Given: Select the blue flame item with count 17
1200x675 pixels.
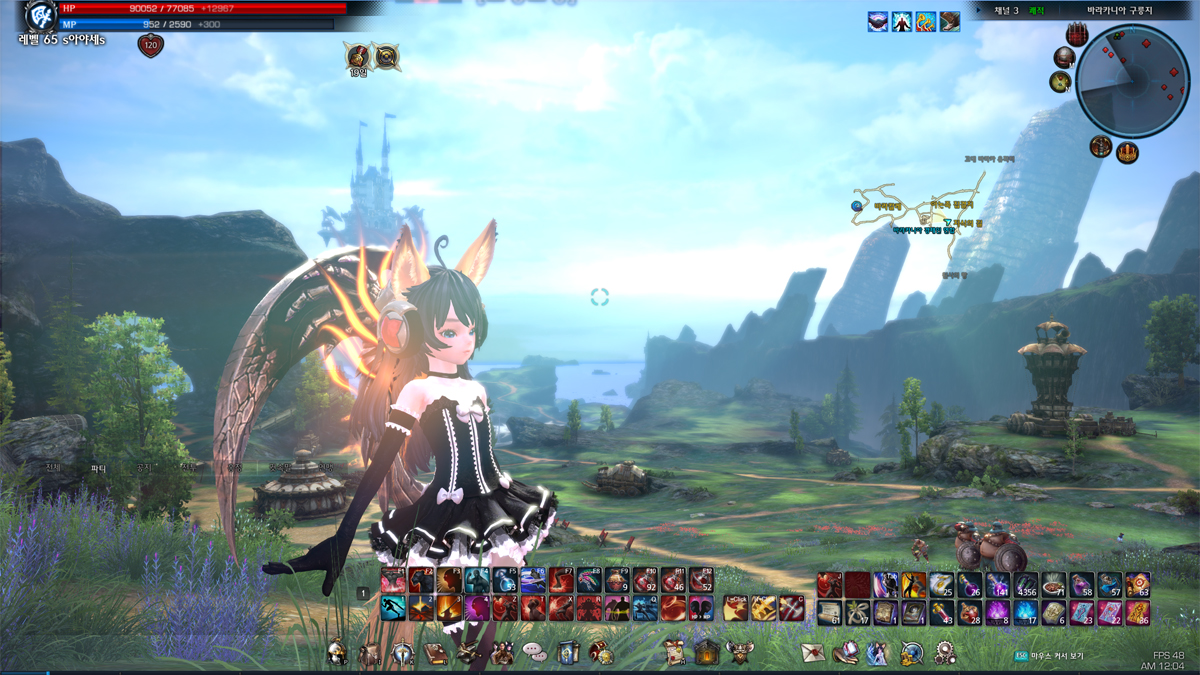Looking at the screenshot, I should click(x=1026, y=612).
